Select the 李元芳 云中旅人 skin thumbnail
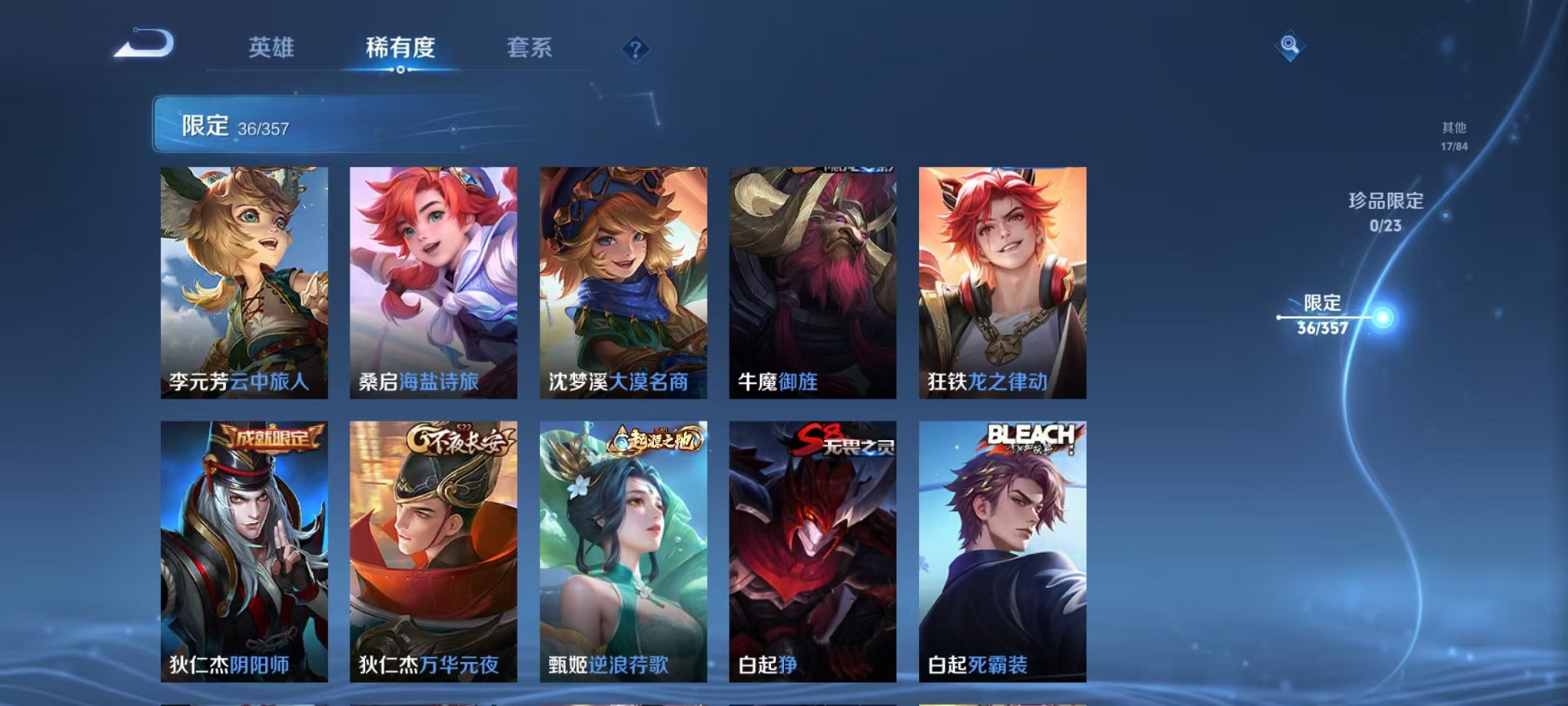The height and width of the screenshot is (706, 1568). pyautogui.click(x=242, y=285)
